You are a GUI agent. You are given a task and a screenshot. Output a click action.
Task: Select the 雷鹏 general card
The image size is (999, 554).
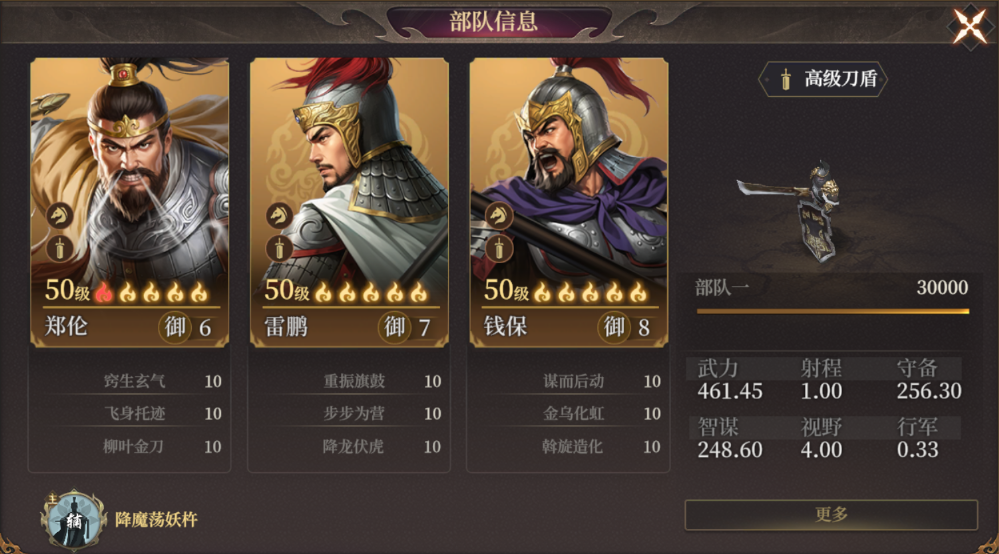pyautogui.click(x=349, y=200)
